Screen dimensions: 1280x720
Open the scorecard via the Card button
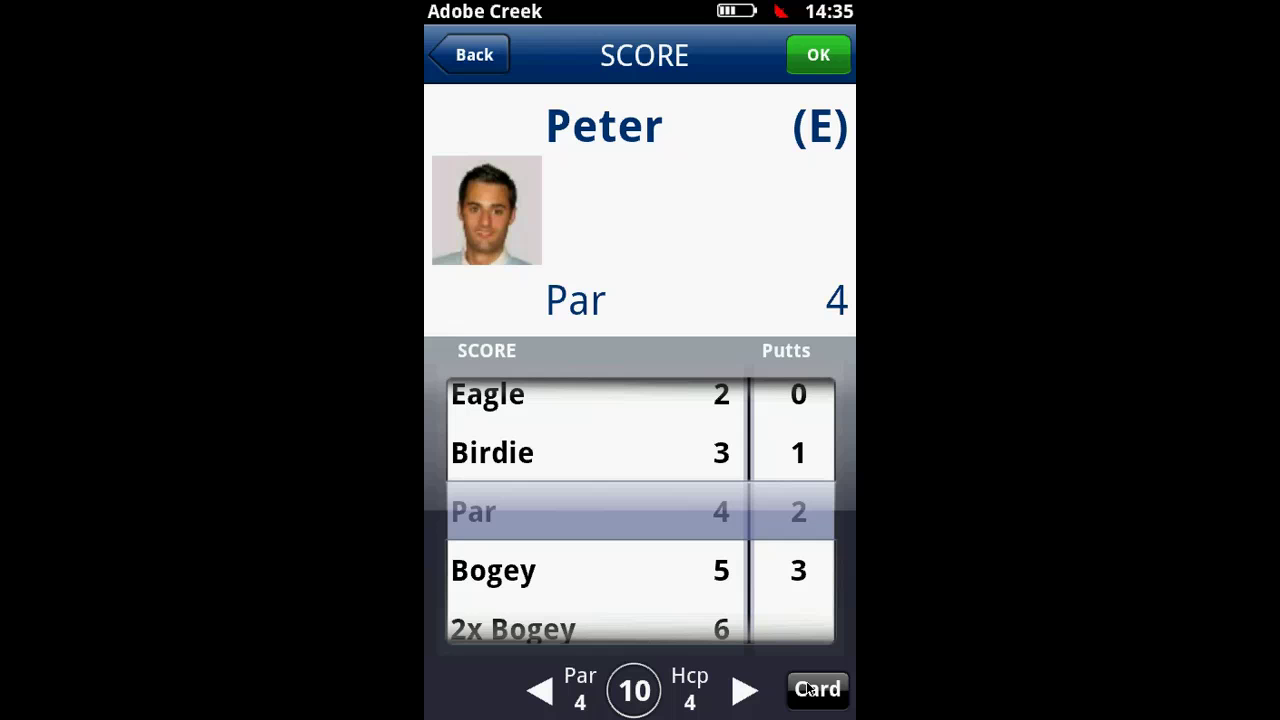point(817,689)
